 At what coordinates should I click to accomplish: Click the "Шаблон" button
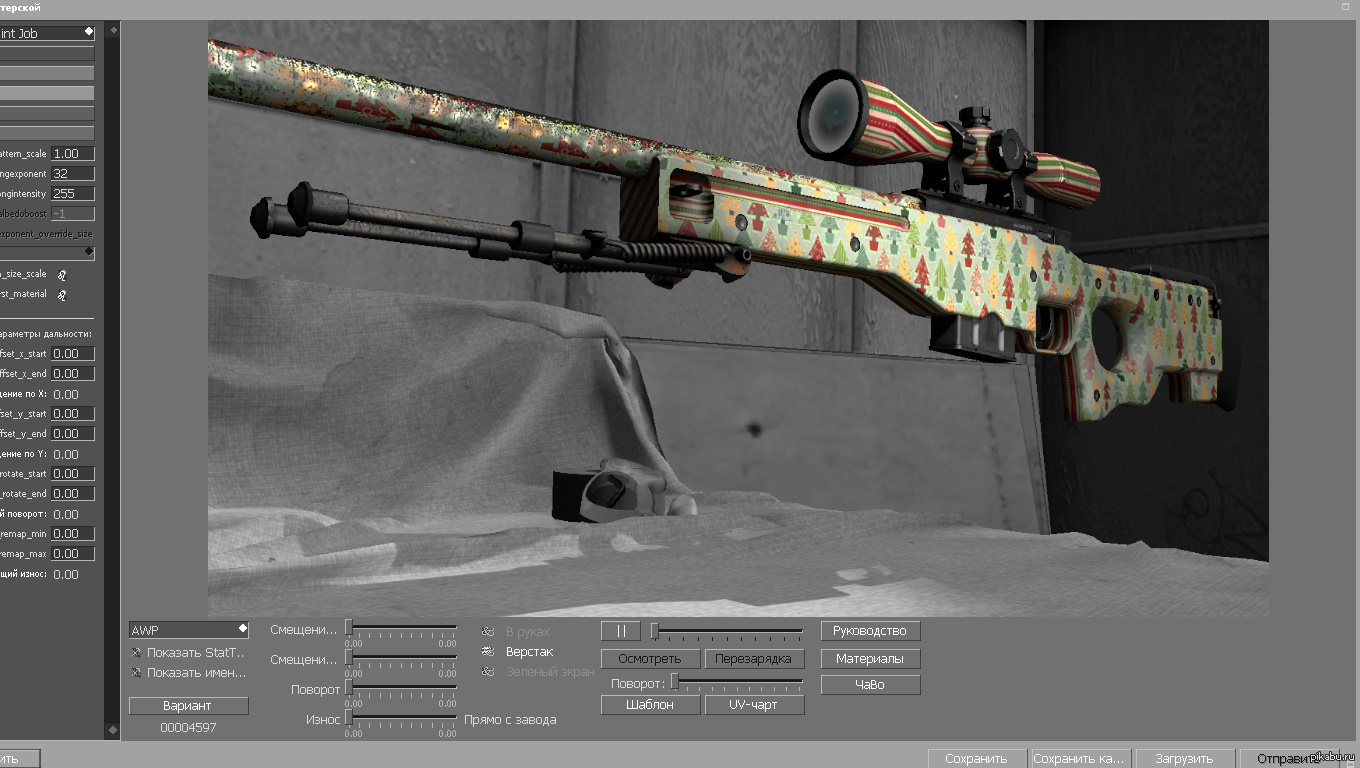[x=650, y=705]
